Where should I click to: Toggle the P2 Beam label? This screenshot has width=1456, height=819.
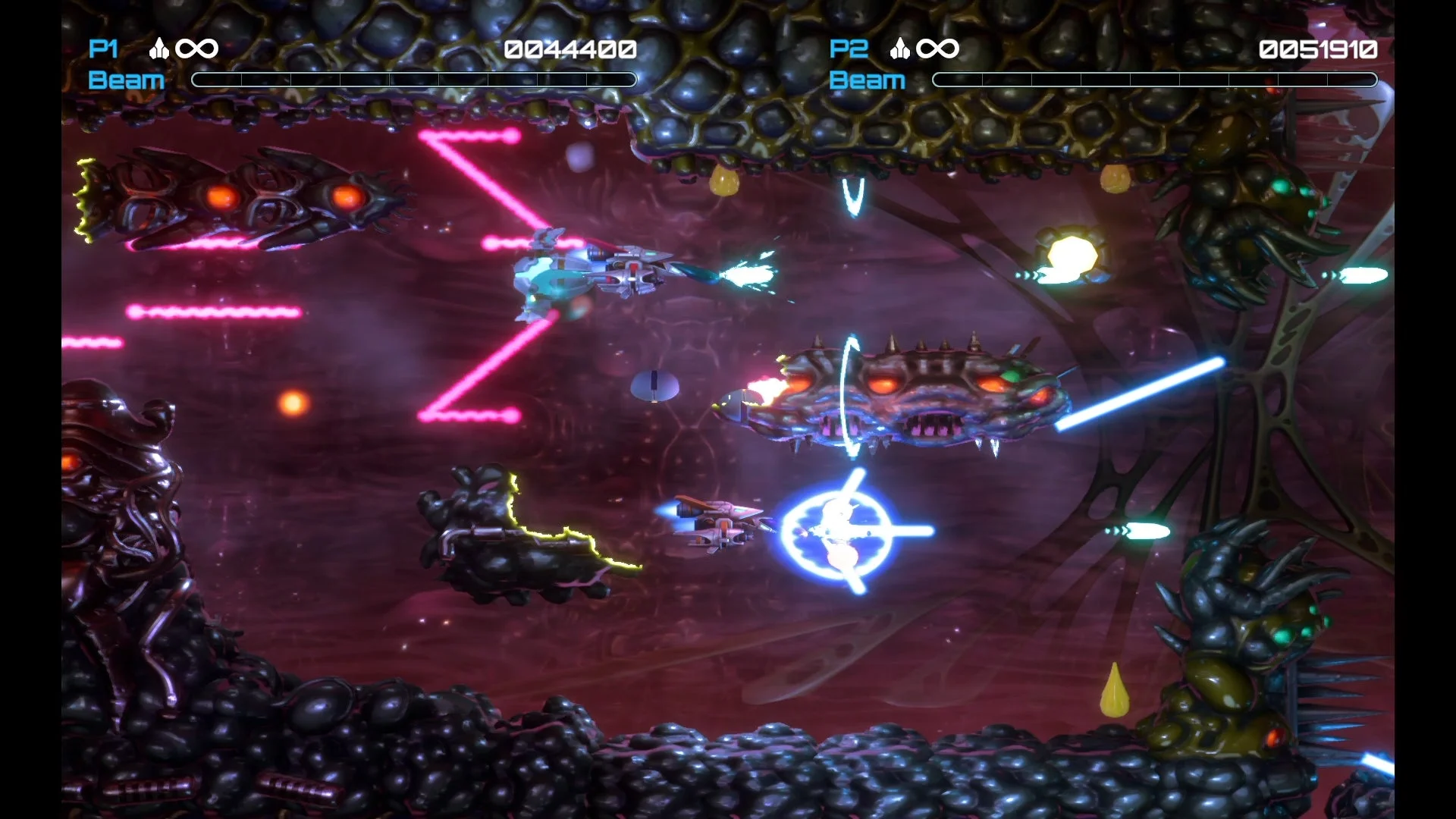pos(867,80)
